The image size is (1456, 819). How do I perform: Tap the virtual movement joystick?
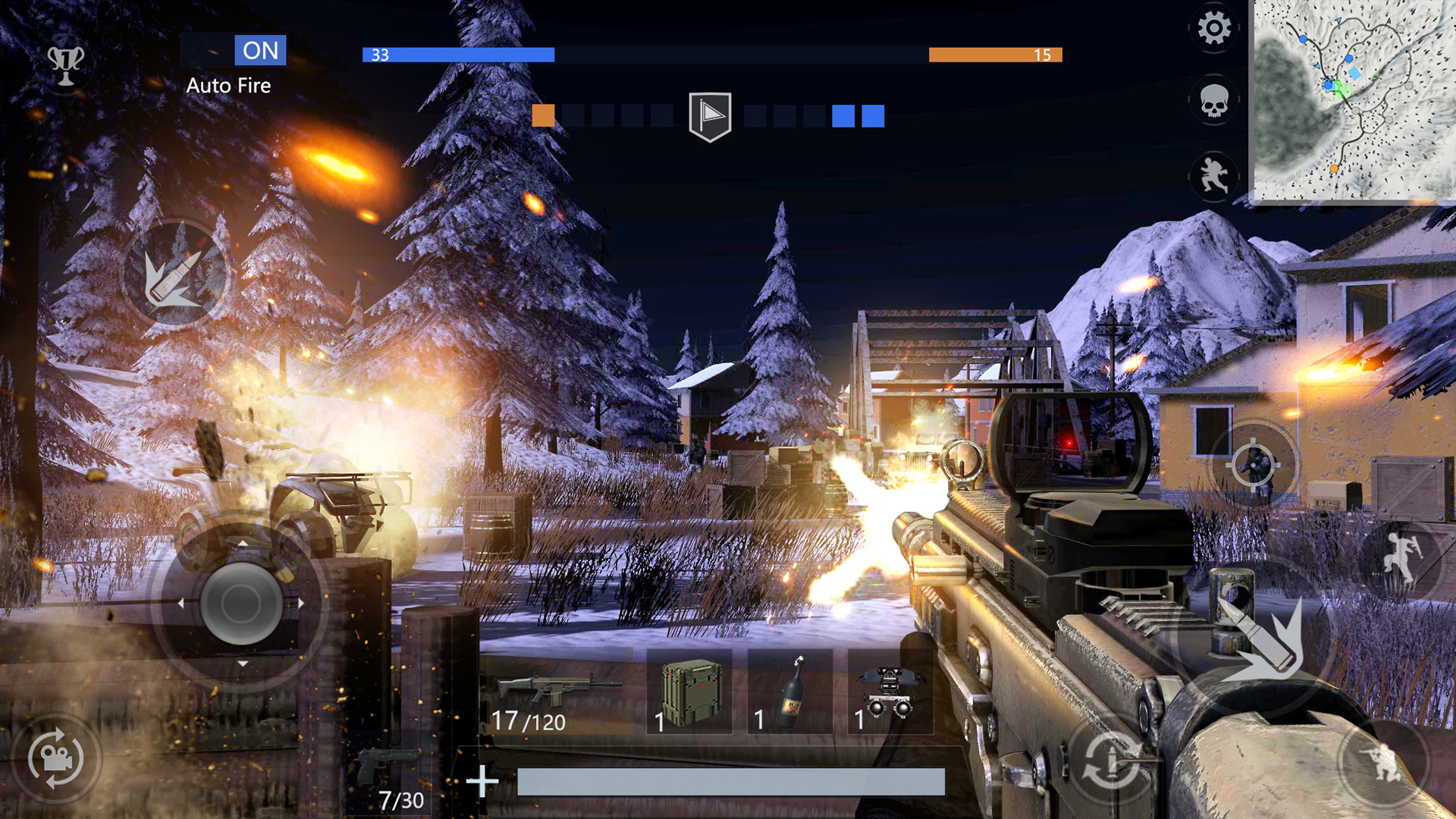click(242, 603)
